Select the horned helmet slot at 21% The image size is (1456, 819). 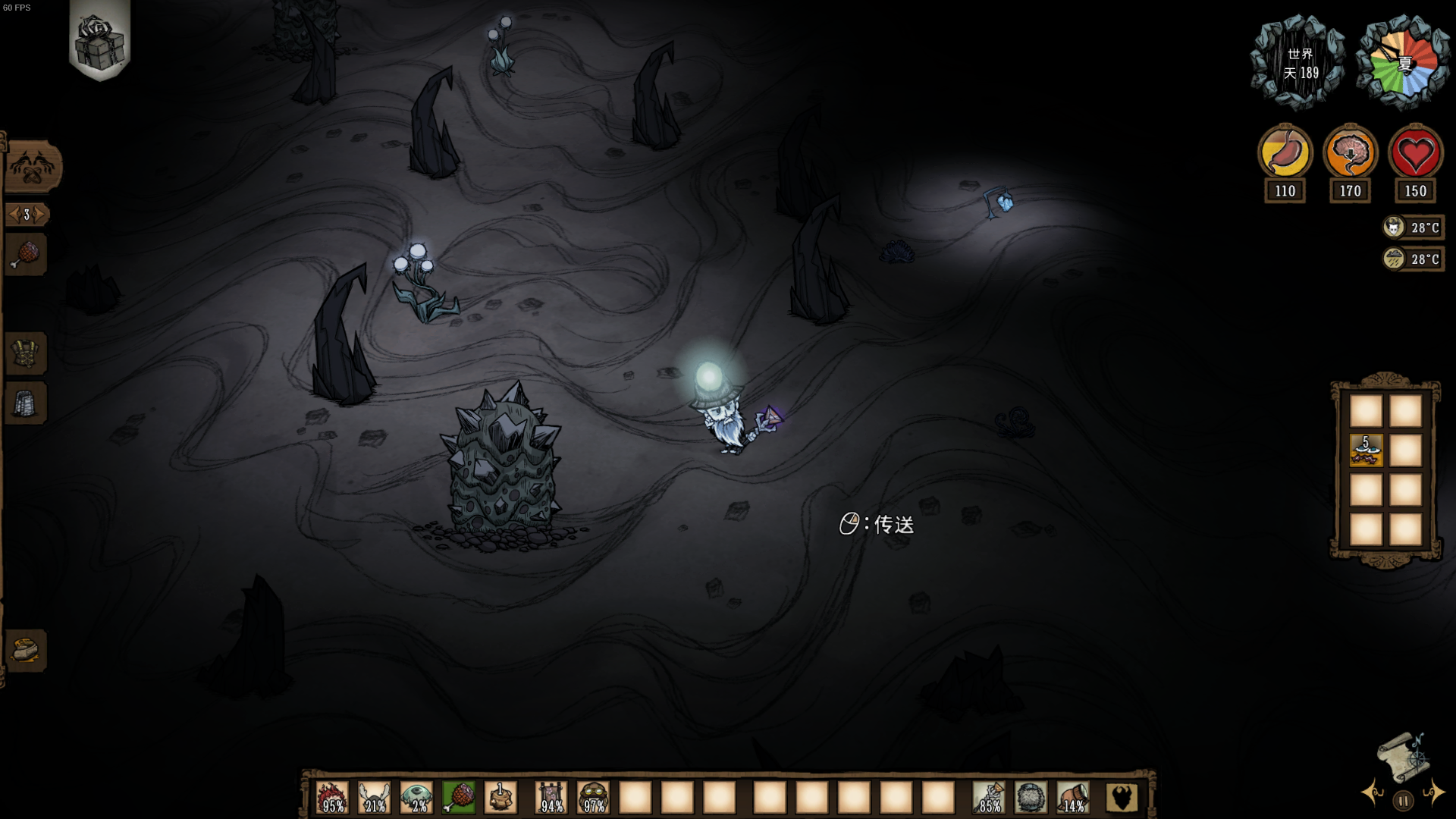pyautogui.click(x=375, y=798)
